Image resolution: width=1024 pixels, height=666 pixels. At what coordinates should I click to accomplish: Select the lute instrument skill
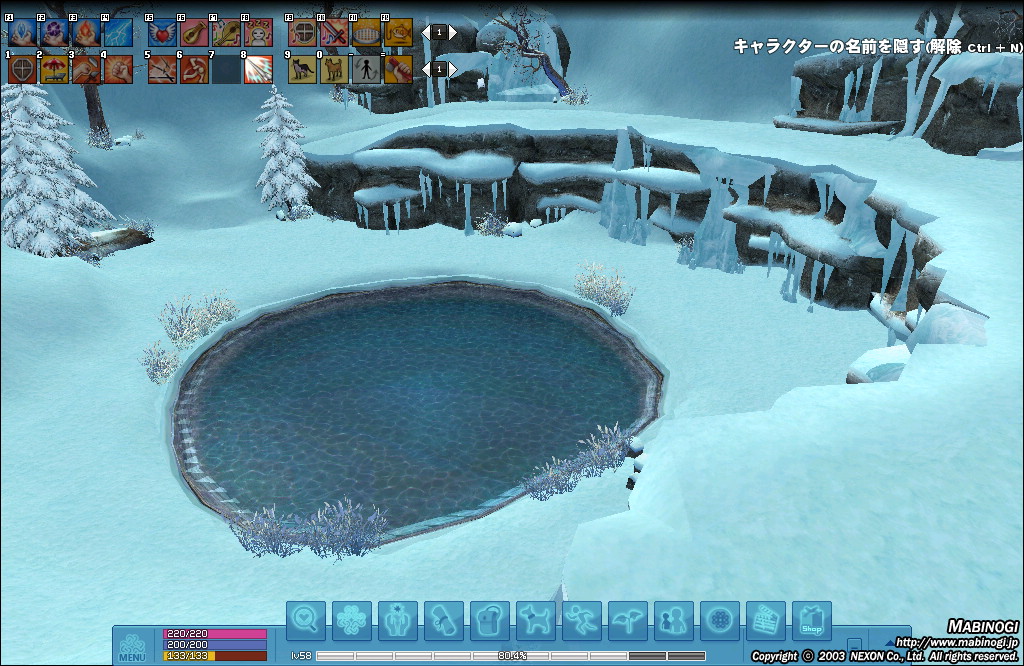pyautogui.click(x=194, y=32)
